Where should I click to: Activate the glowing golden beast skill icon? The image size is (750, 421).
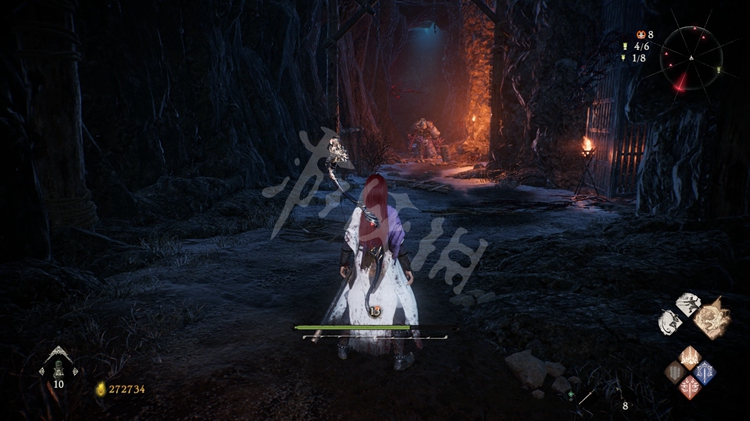coord(712,318)
